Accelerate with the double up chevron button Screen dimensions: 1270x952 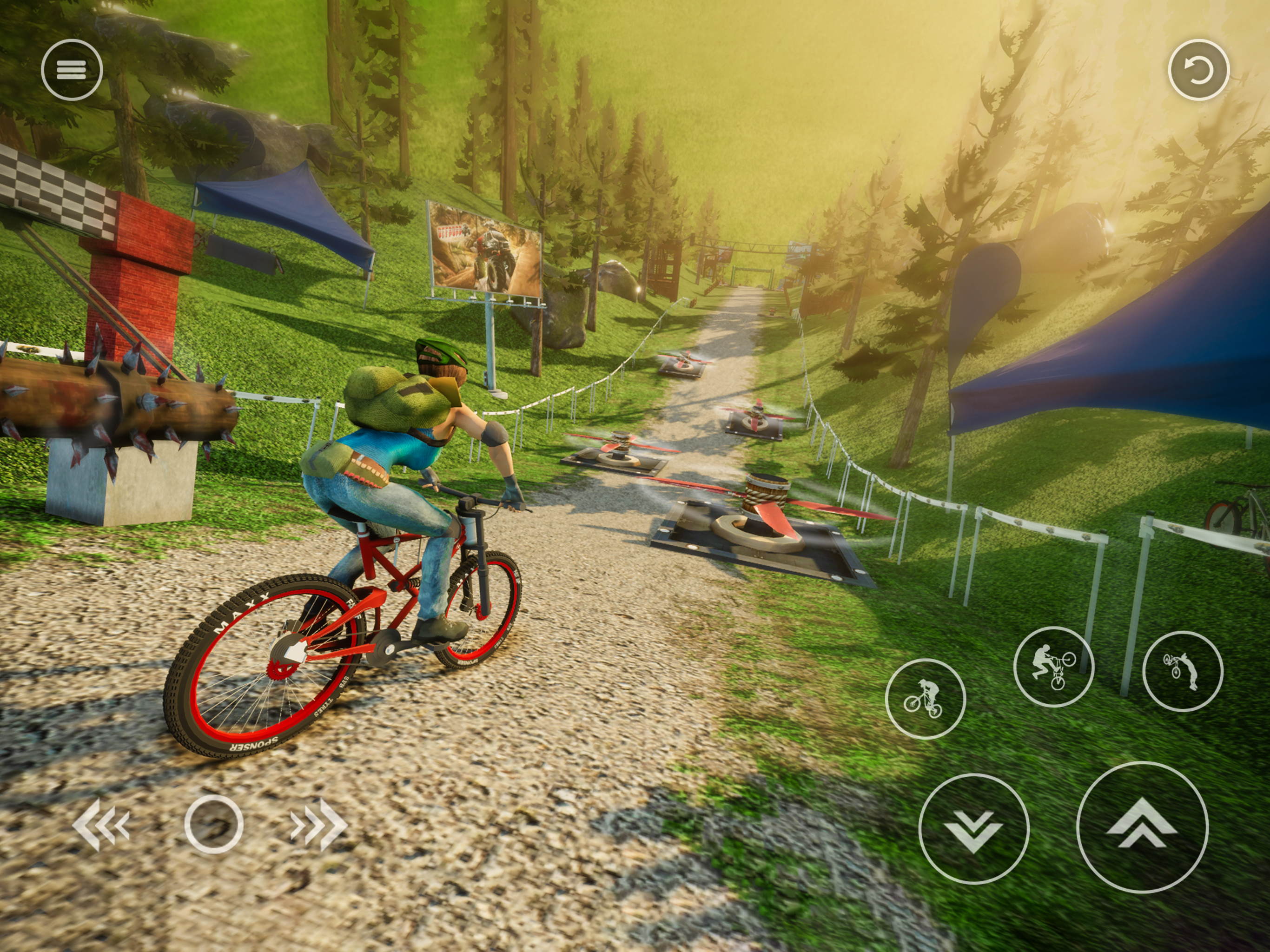click(1141, 827)
